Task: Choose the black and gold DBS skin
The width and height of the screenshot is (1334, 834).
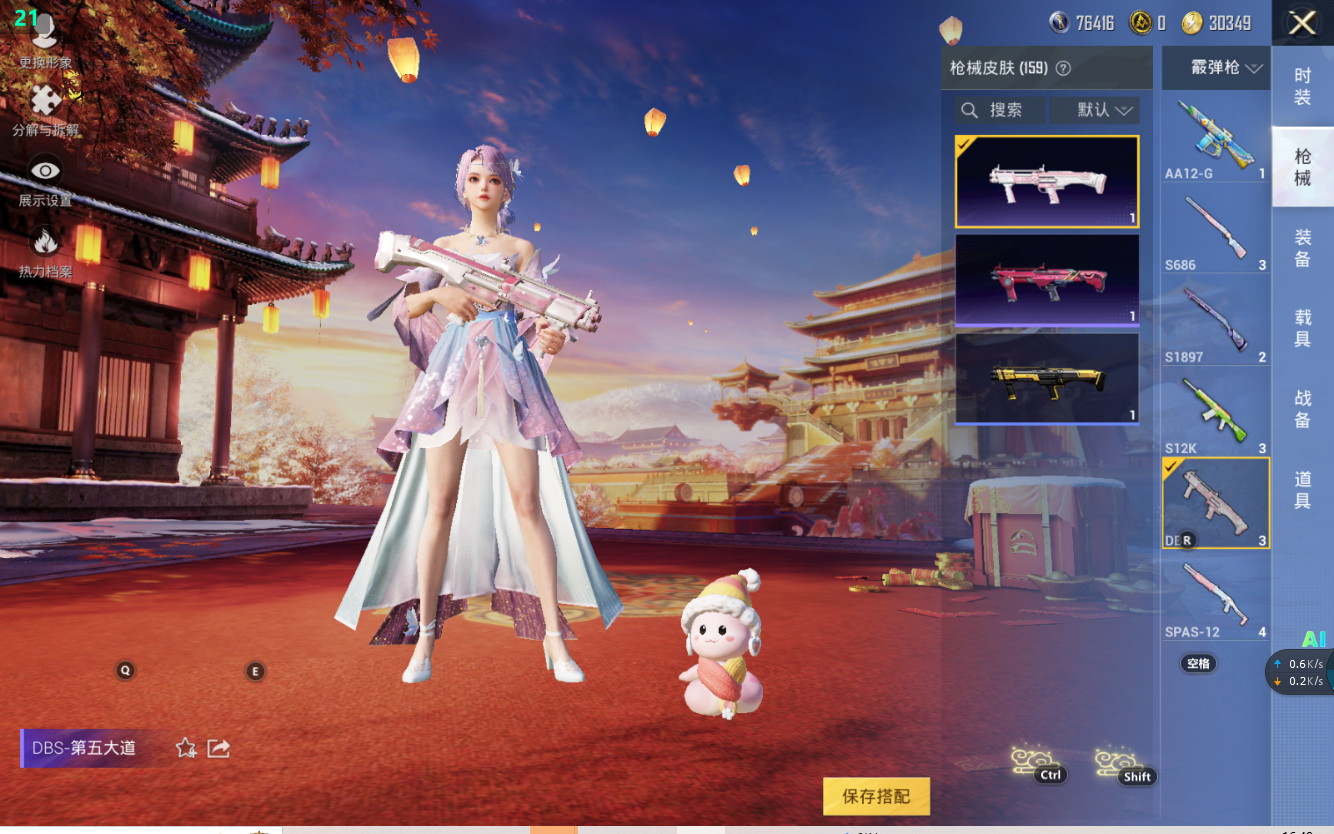Action: click(1047, 378)
